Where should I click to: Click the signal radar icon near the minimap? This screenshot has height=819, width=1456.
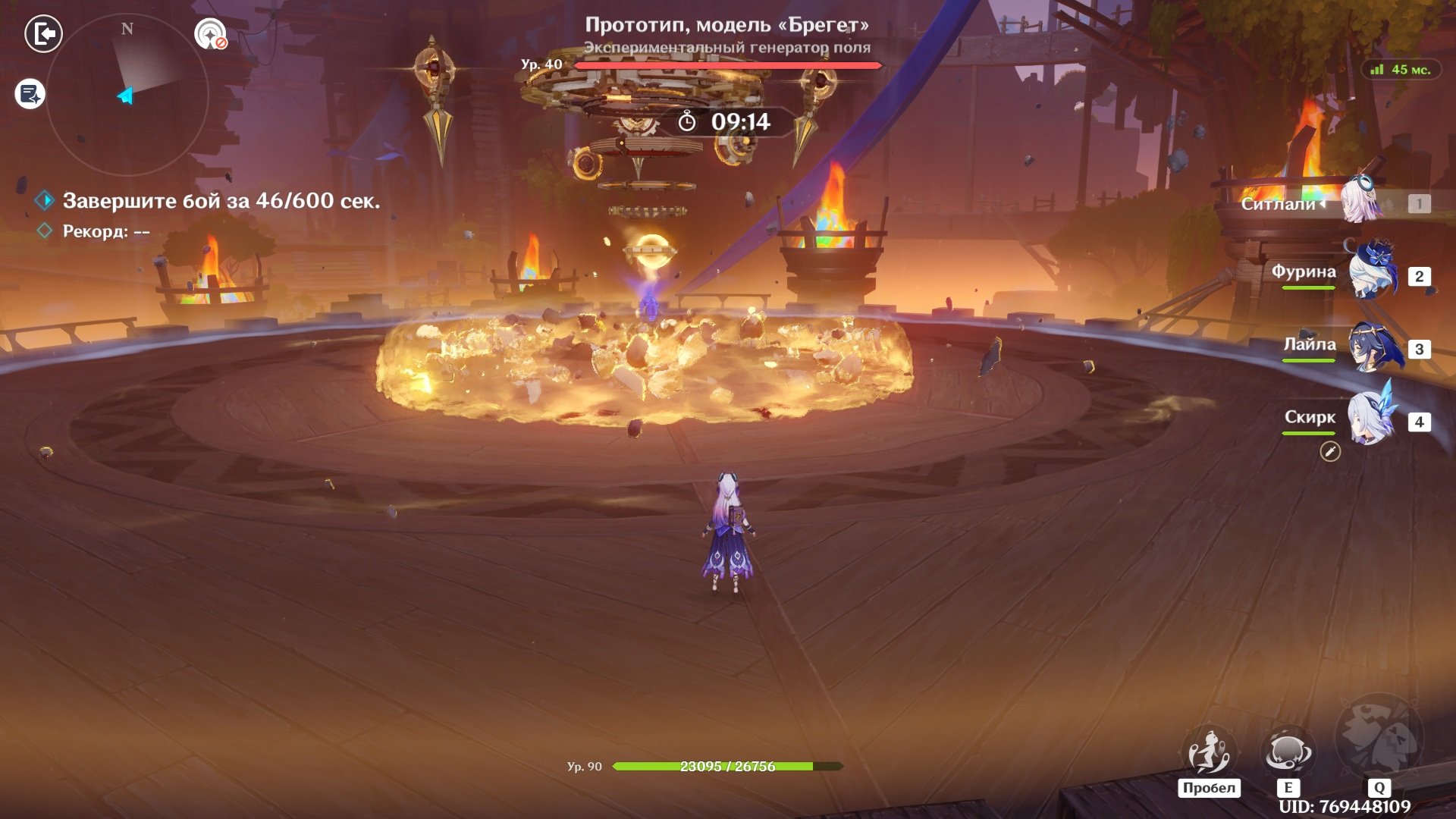click(210, 34)
